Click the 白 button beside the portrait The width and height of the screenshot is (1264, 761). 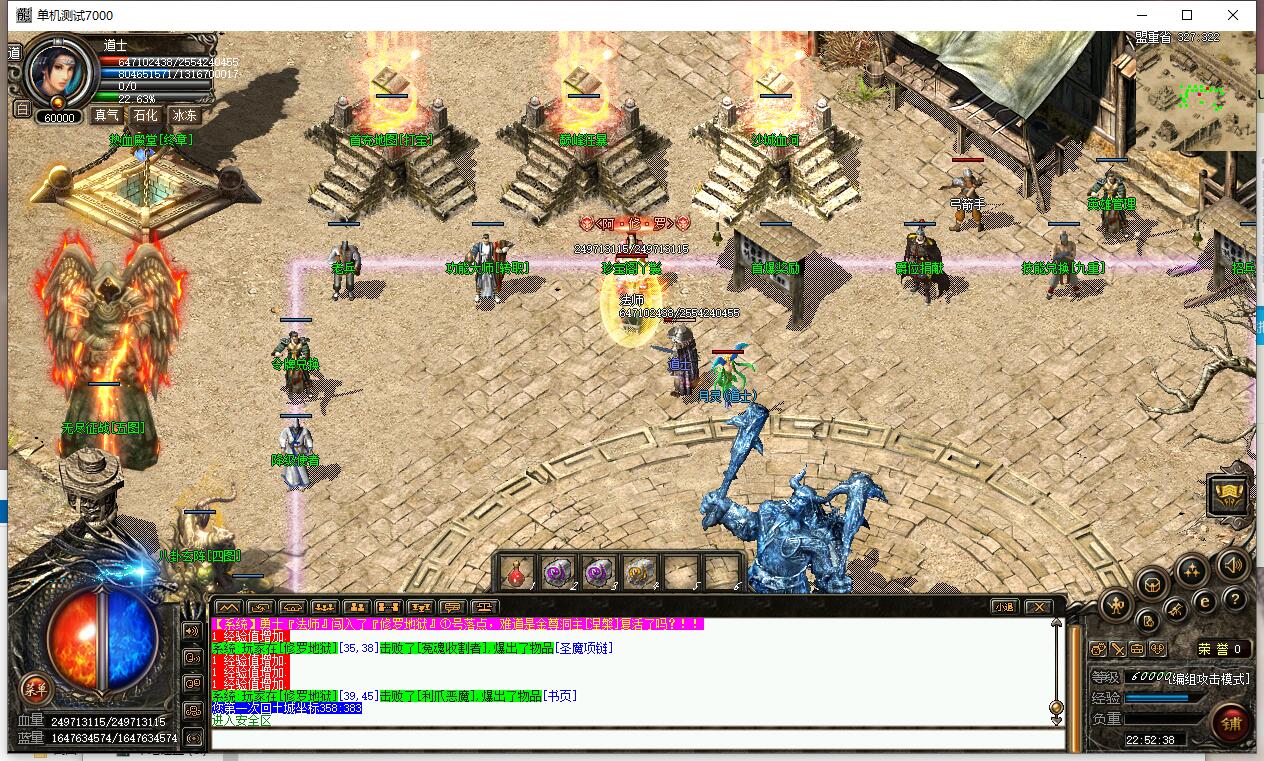[x=21, y=109]
